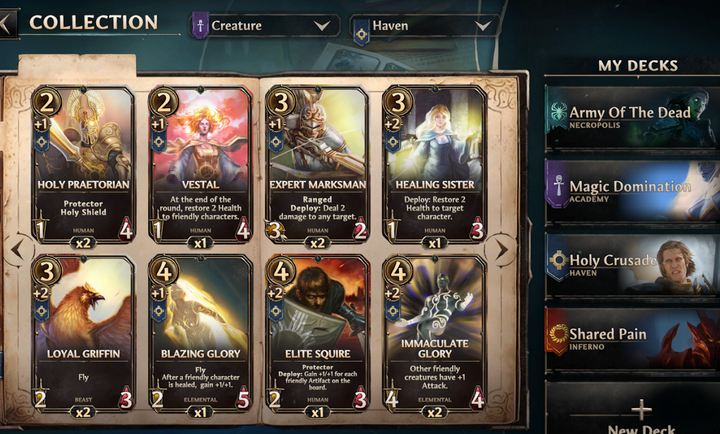Open the Army Of The Dead deck
This screenshot has height=434, width=720.
click(x=632, y=117)
